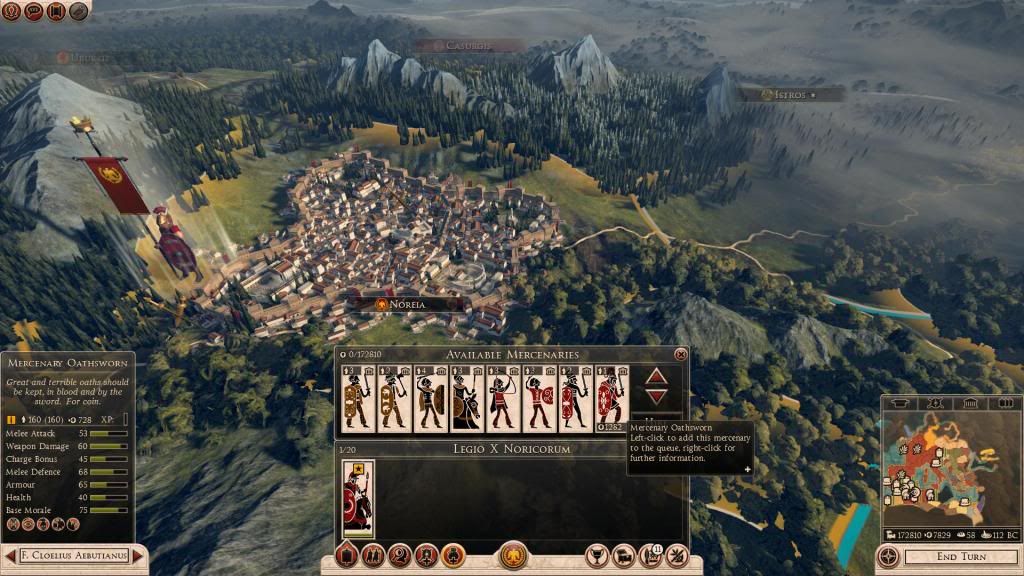Select the previous general with left arrow

[x=9, y=555]
